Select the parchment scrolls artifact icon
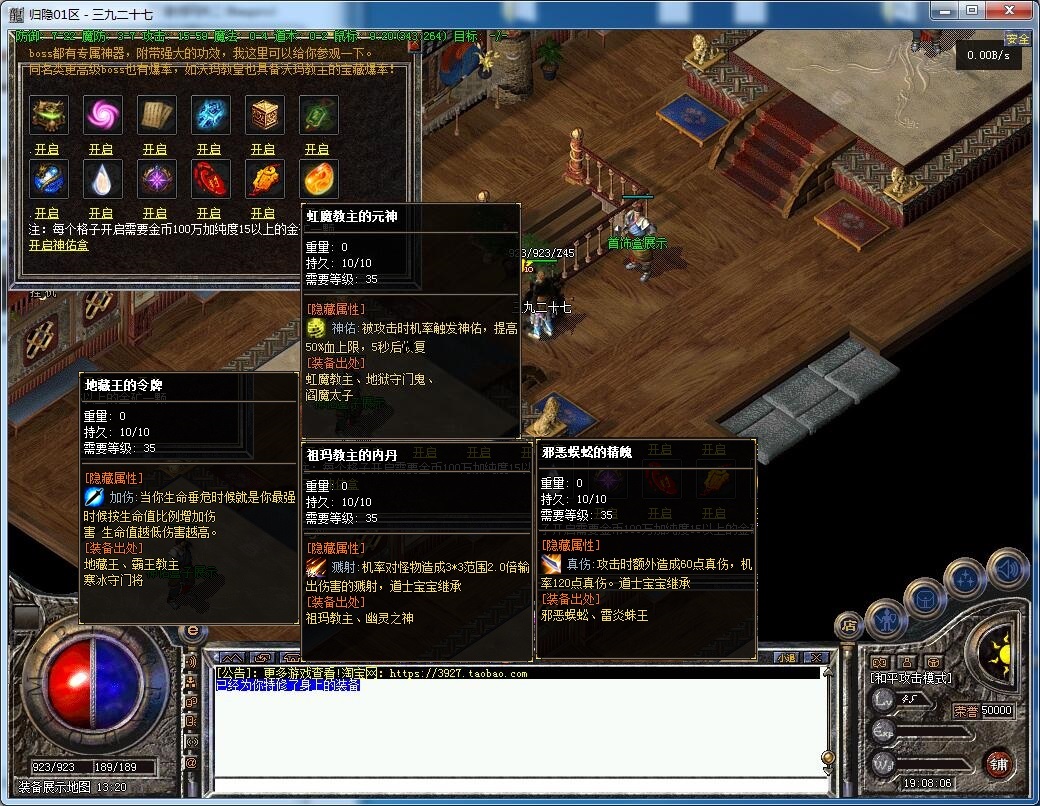Image resolution: width=1040 pixels, height=806 pixels. coord(155,115)
